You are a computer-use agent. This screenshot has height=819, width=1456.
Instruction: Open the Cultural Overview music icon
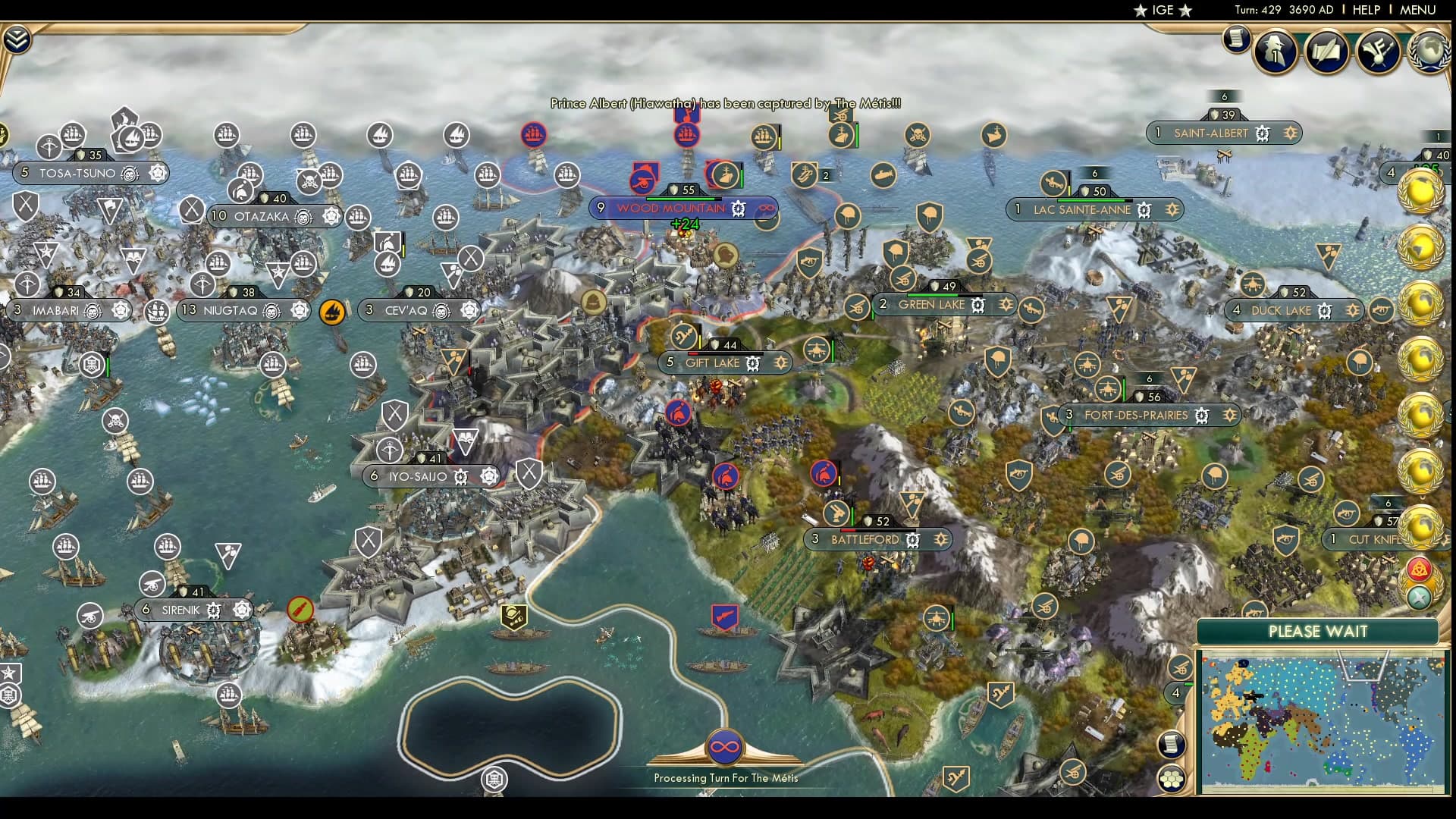point(1379,52)
